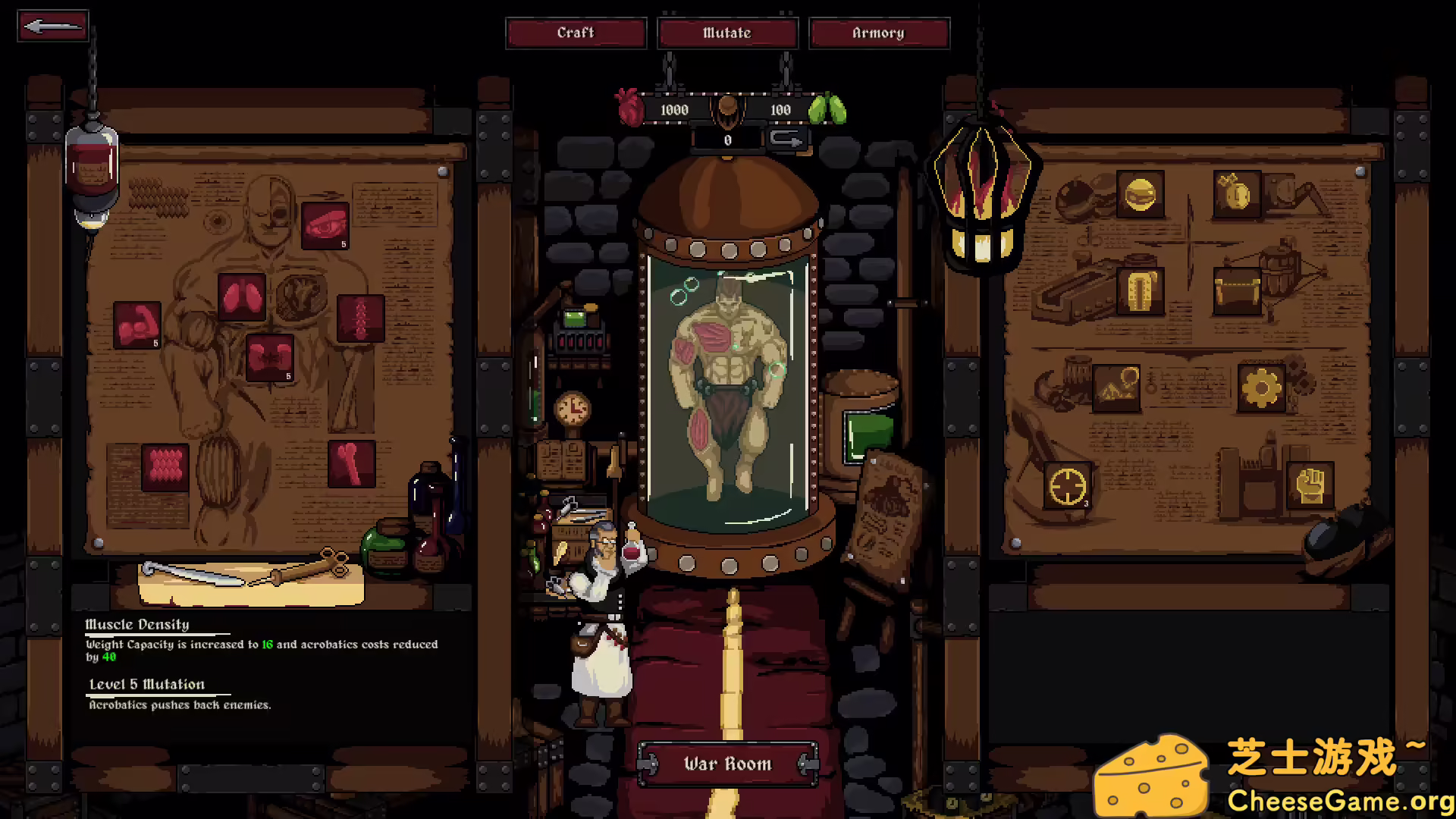Toggle the golden helmet orb blueprint icon
This screenshot has height=819, width=1456.
[1142, 194]
